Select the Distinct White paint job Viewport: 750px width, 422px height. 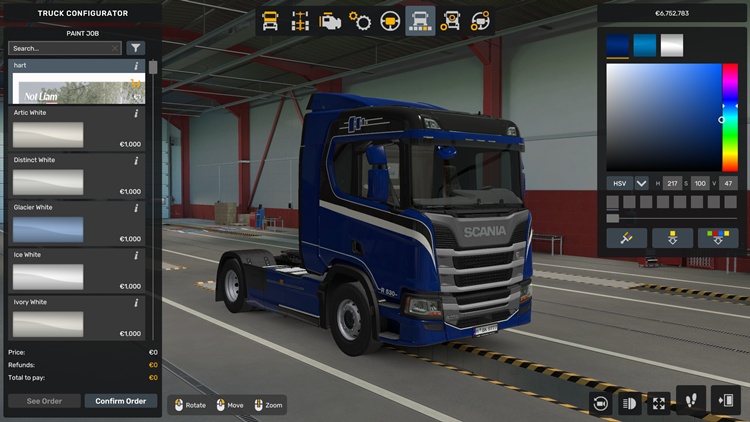coord(48,182)
